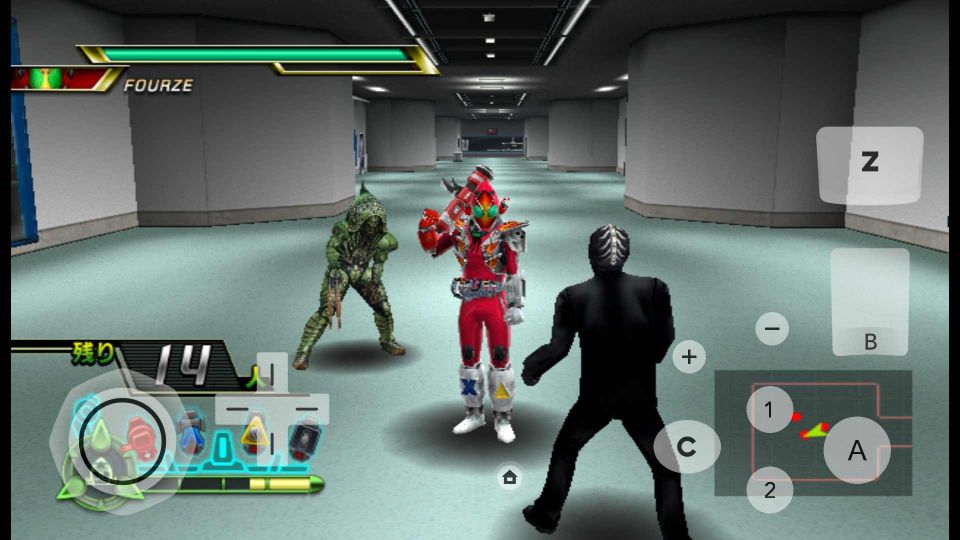Select the blue launcher switch icon
The width and height of the screenshot is (960, 540).
(x=191, y=435)
